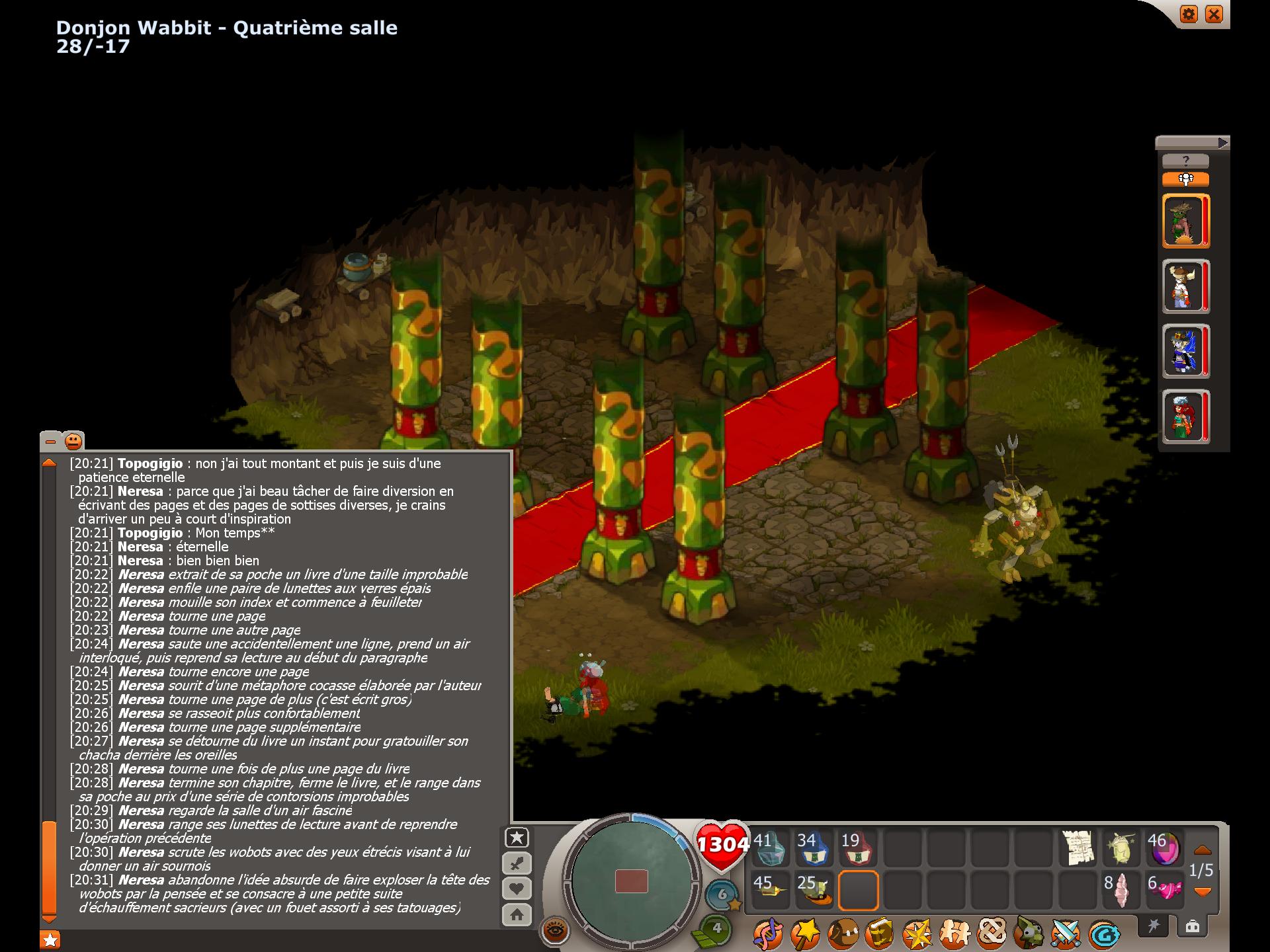Select the blue-winged party member portrait

tap(1184, 352)
